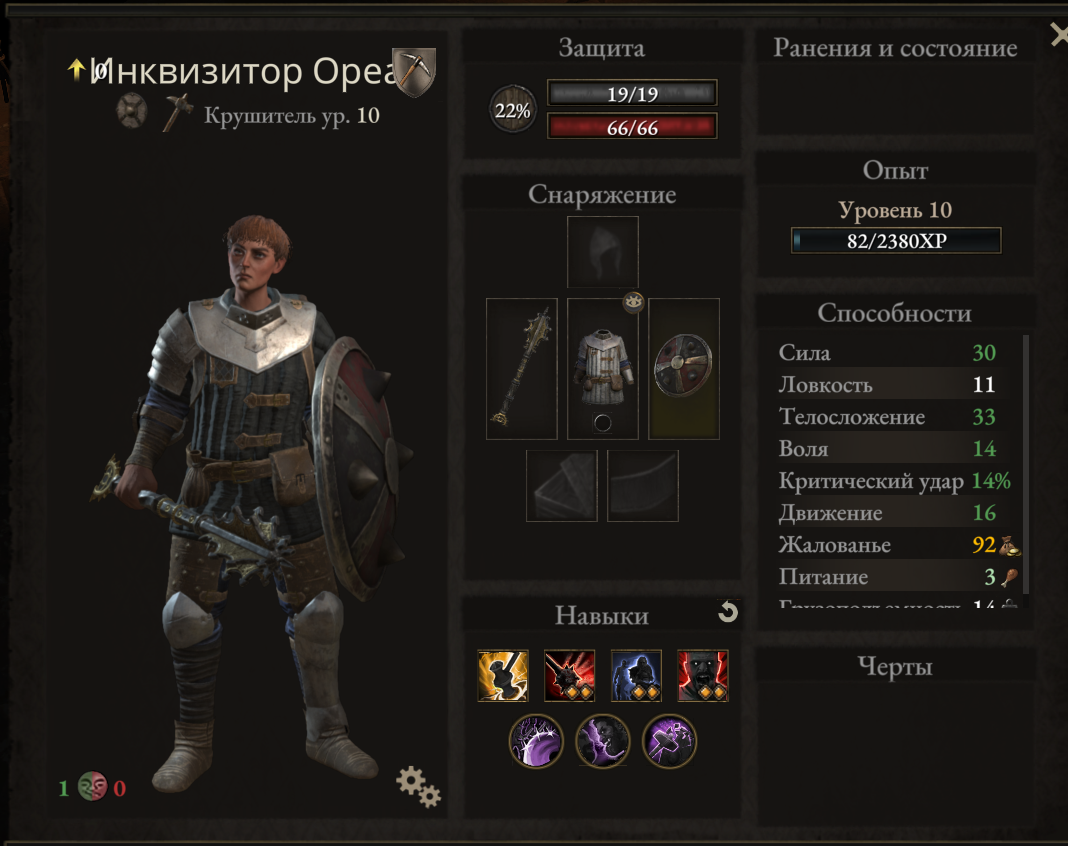Click the yellow level-up arrow by the name

[x=76, y=68]
